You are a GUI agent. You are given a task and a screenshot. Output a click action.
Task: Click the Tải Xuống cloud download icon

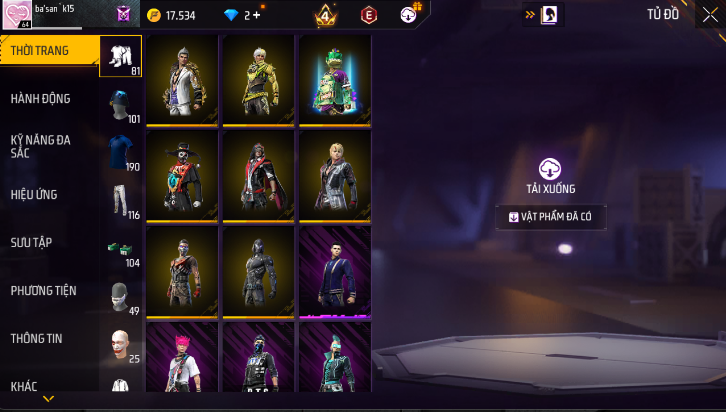[550, 169]
